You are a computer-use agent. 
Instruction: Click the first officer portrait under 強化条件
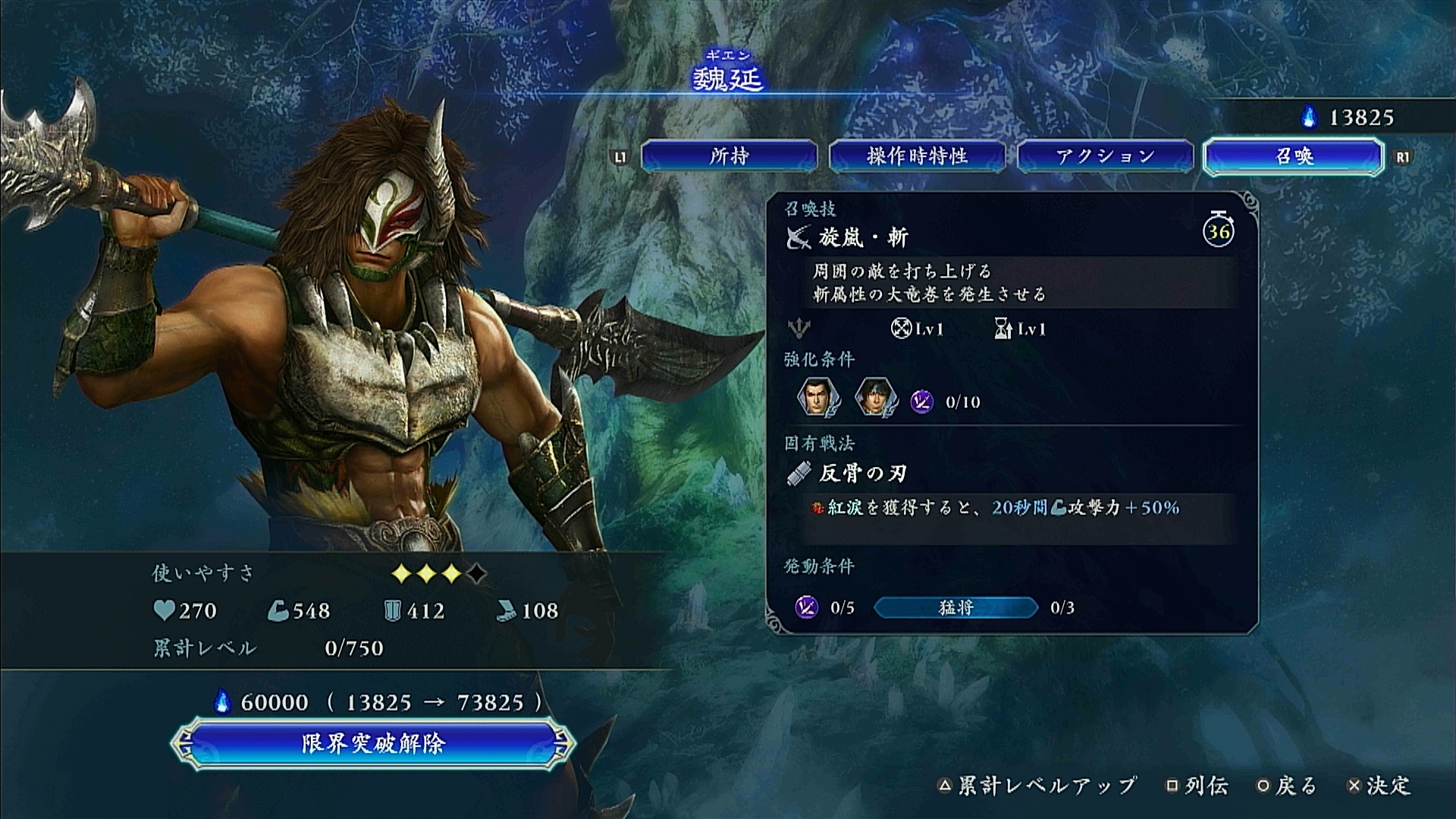[x=818, y=397]
